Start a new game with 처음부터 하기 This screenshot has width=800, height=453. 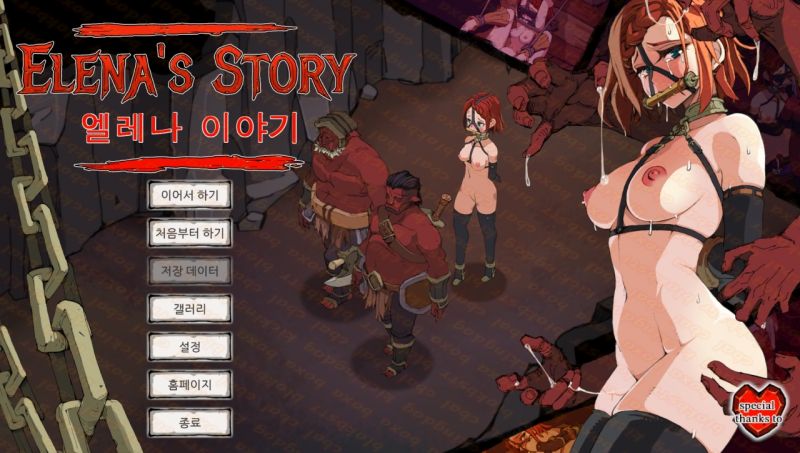(x=190, y=232)
